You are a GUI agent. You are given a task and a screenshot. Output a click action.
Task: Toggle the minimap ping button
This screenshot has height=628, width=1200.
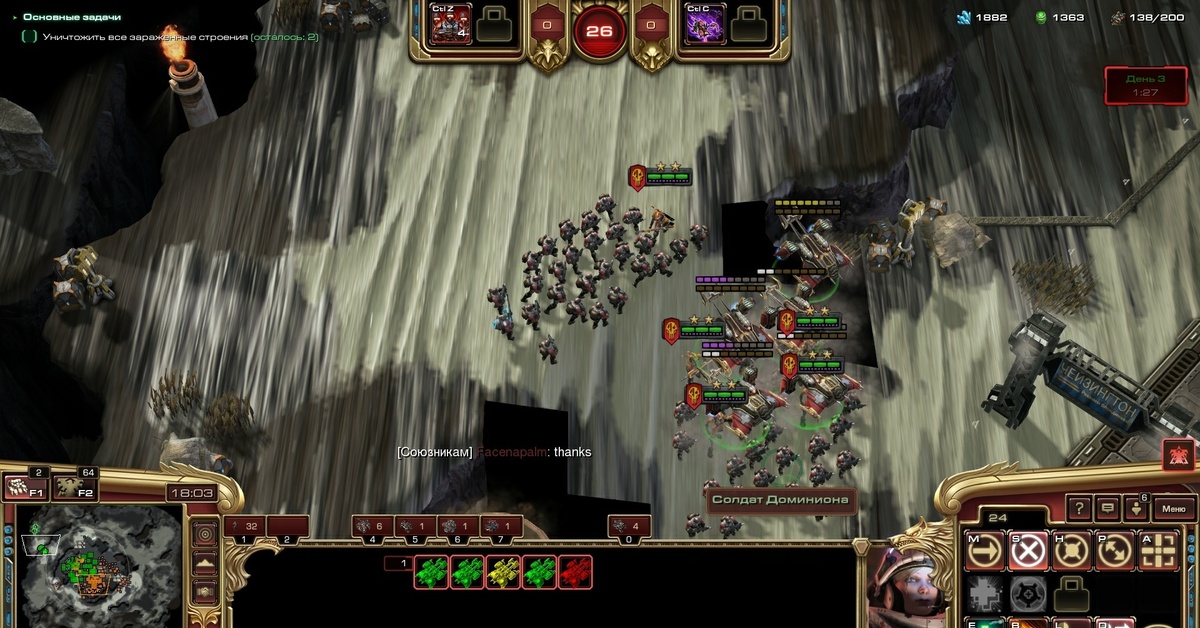(x=204, y=534)
